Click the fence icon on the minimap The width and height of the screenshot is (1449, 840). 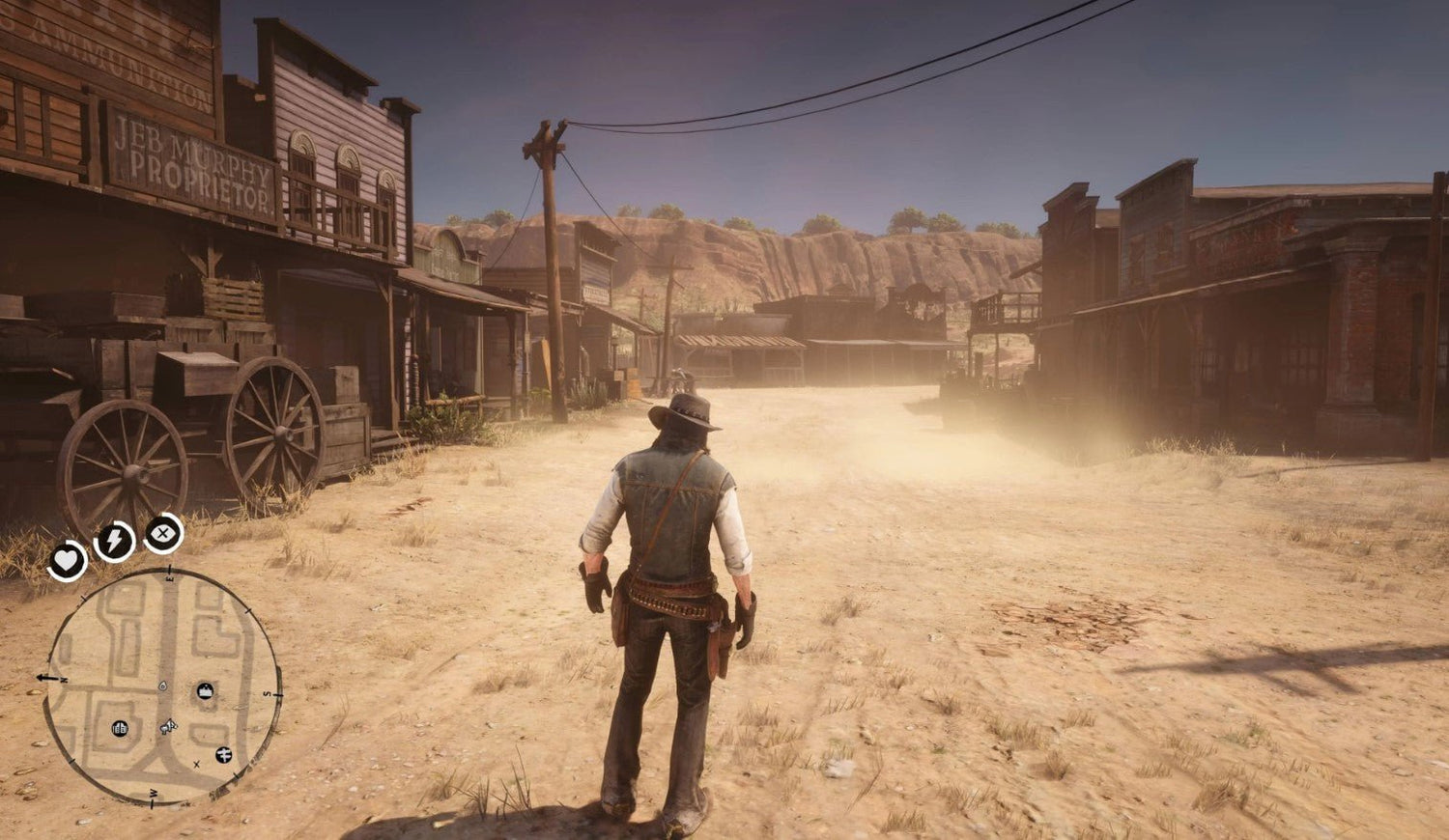click(224, 755)
